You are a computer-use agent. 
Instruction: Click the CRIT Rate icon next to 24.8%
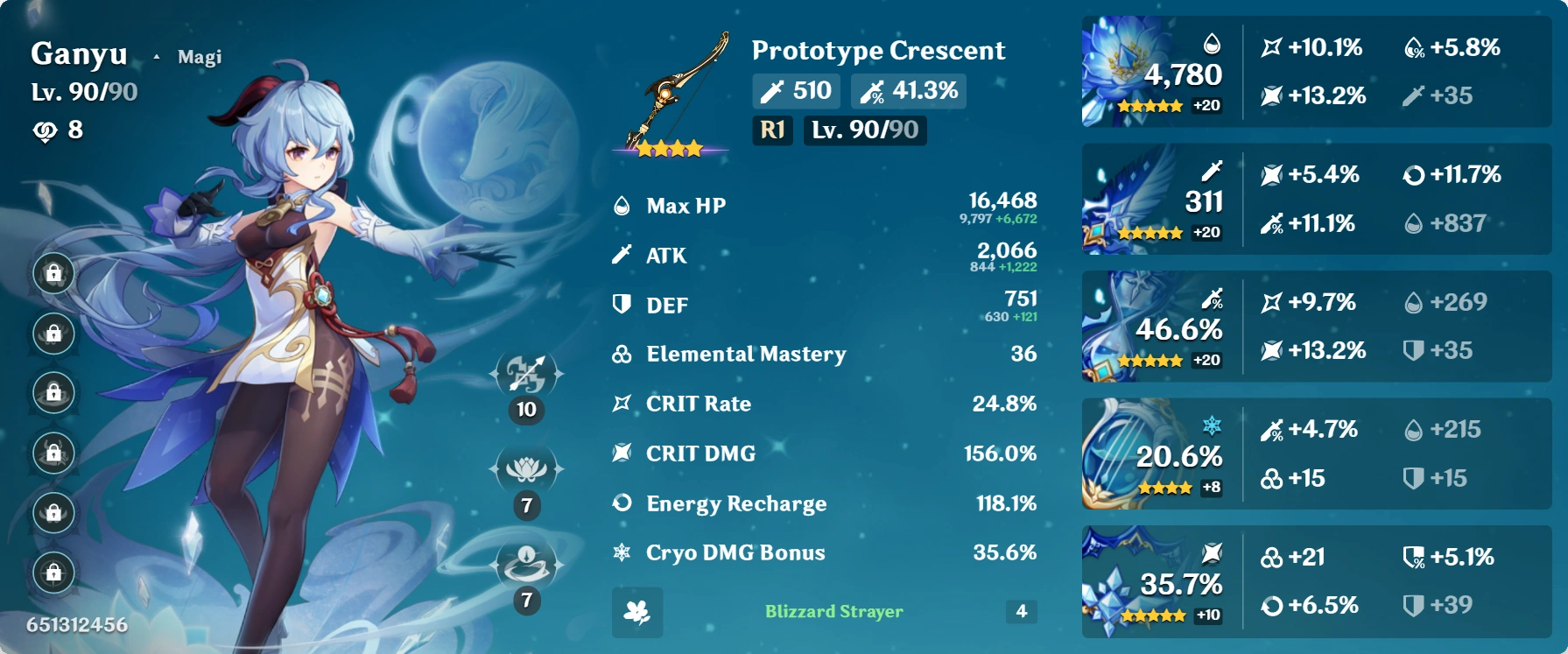tap(622, 404)
